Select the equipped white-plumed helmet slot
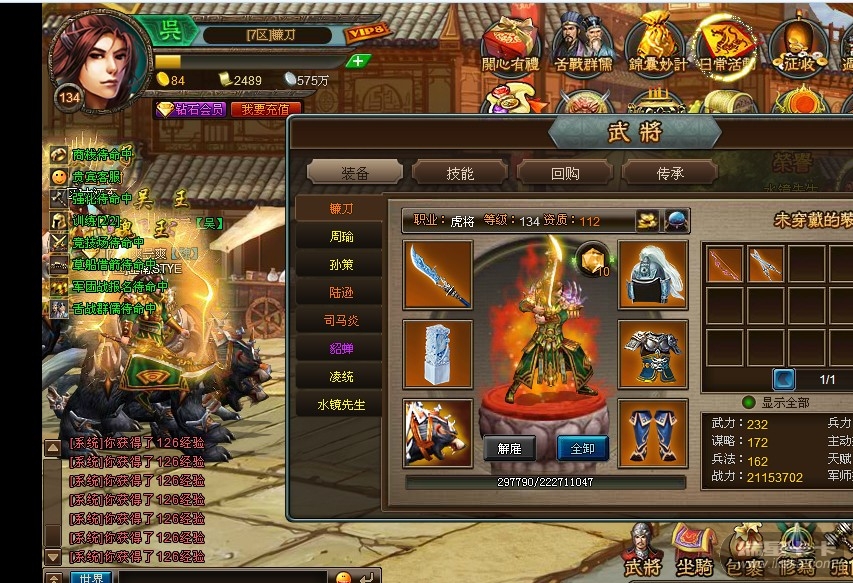Image resolution: width=853 pixels, height=583 pixels. (652, 274)
